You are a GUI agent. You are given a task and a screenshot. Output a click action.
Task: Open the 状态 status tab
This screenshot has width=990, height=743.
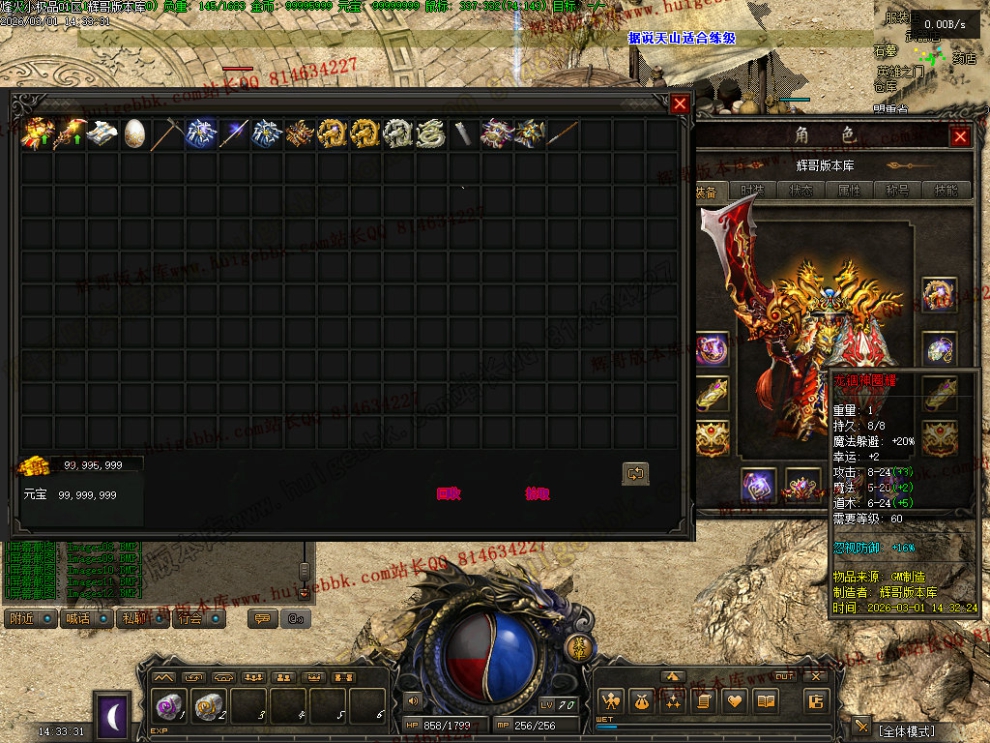click(x=800, y=191)
